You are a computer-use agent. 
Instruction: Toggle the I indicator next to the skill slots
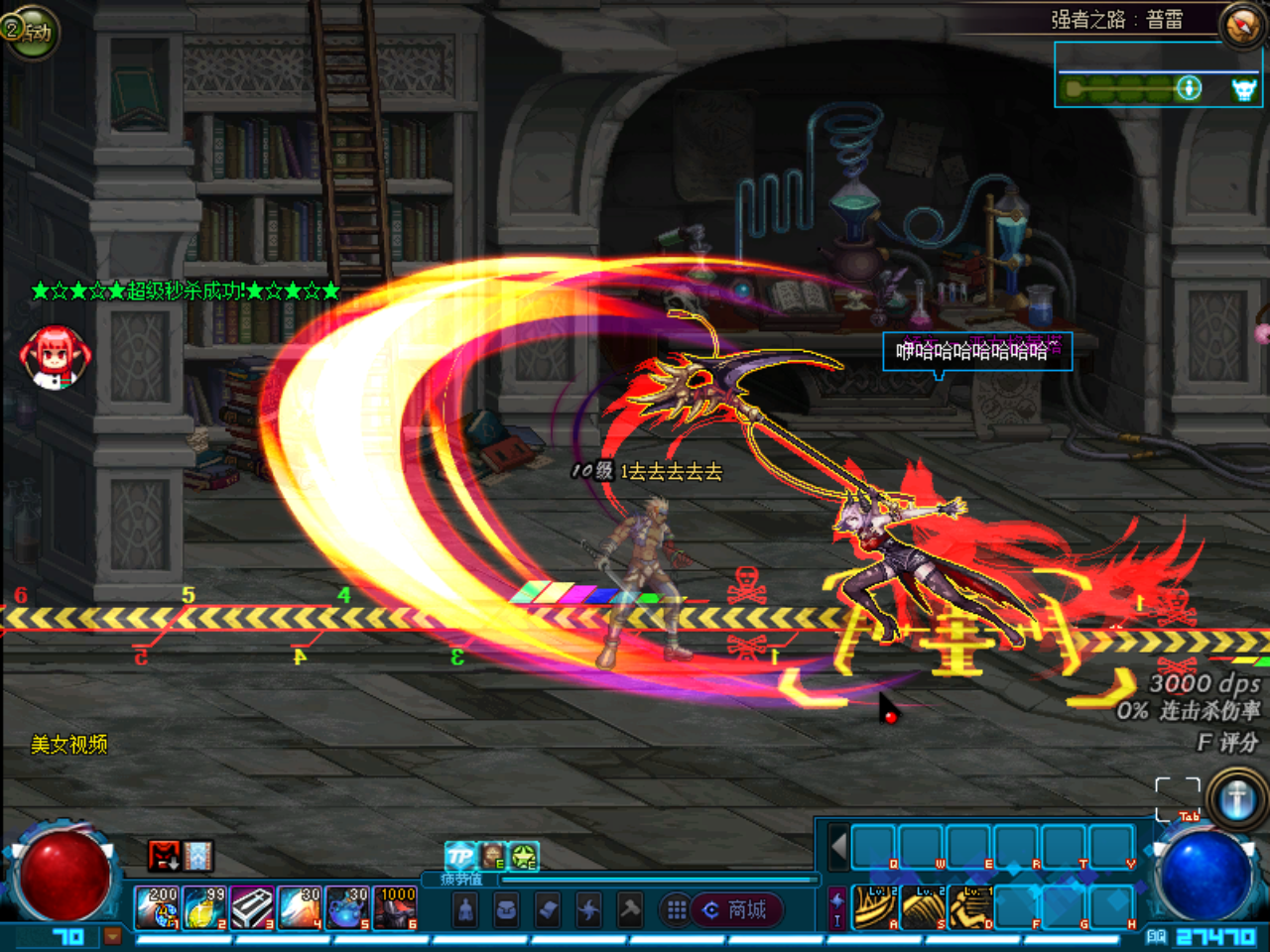[836, 920]
